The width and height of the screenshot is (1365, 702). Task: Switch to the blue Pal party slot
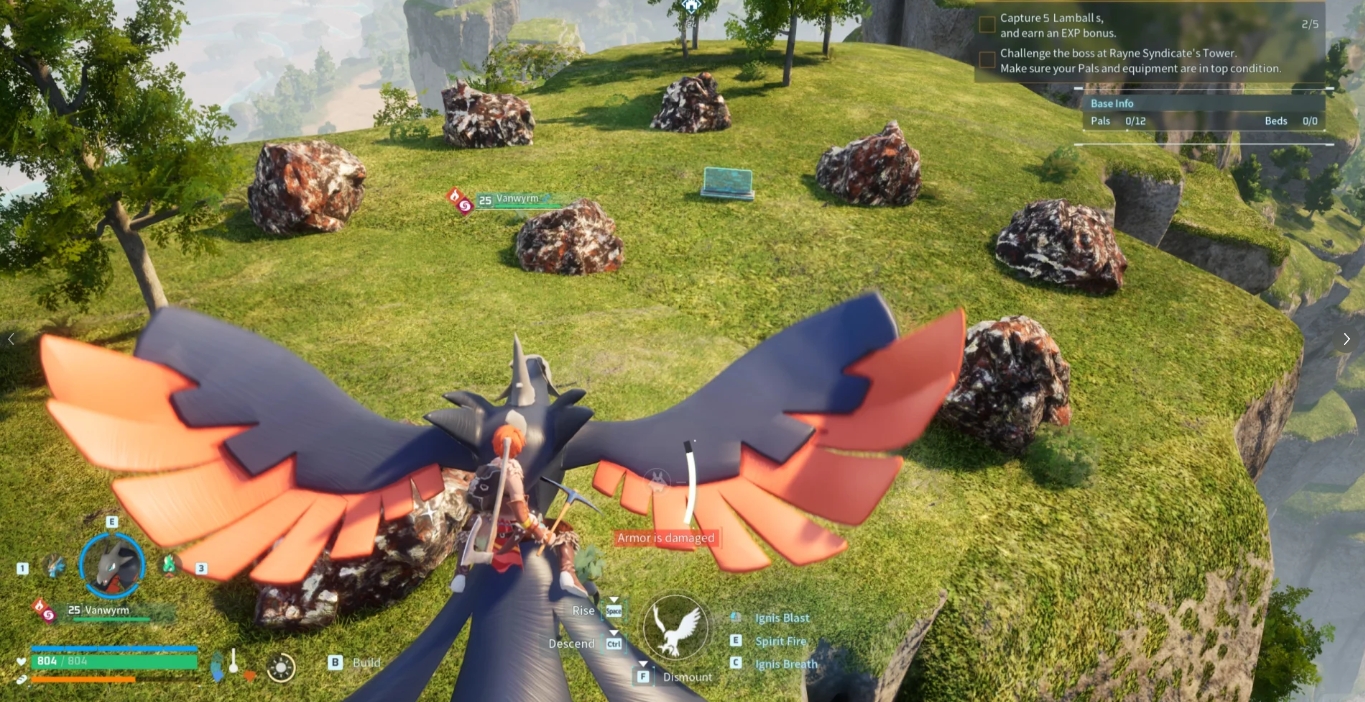pyautogui.click(x=54, y=565)
